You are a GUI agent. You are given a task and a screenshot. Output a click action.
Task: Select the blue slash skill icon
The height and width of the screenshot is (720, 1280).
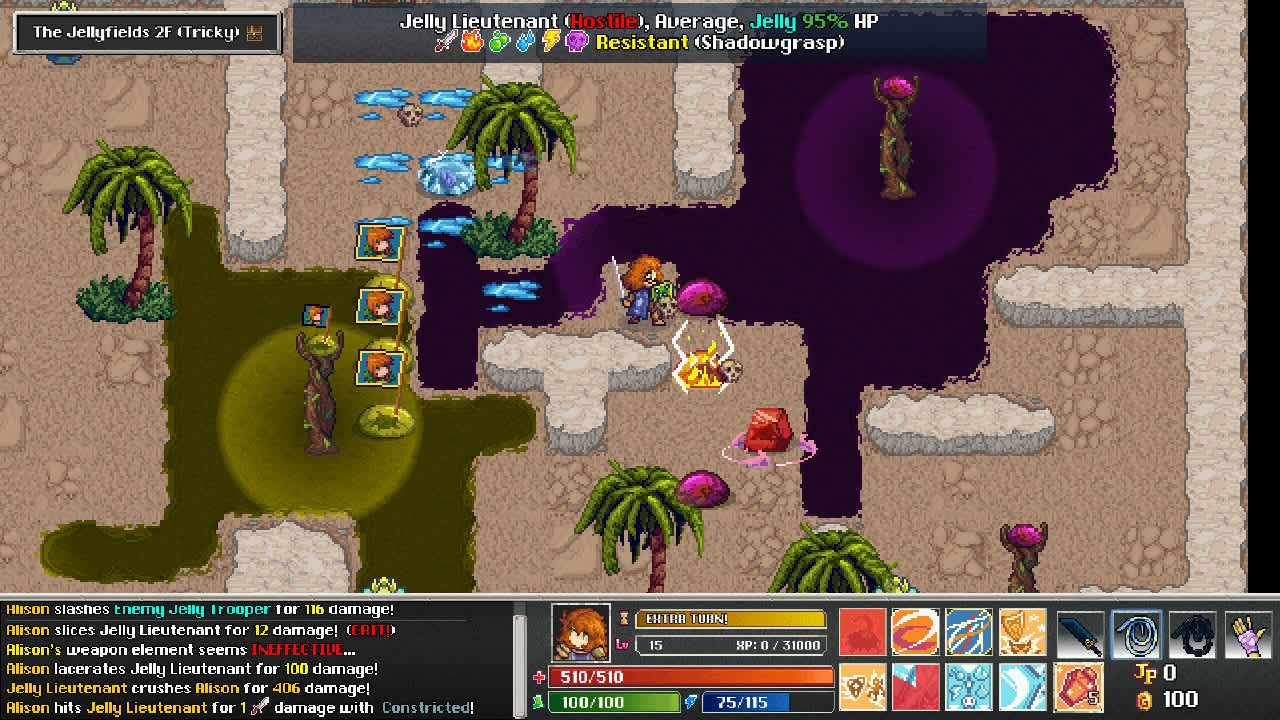coord(969,633)
